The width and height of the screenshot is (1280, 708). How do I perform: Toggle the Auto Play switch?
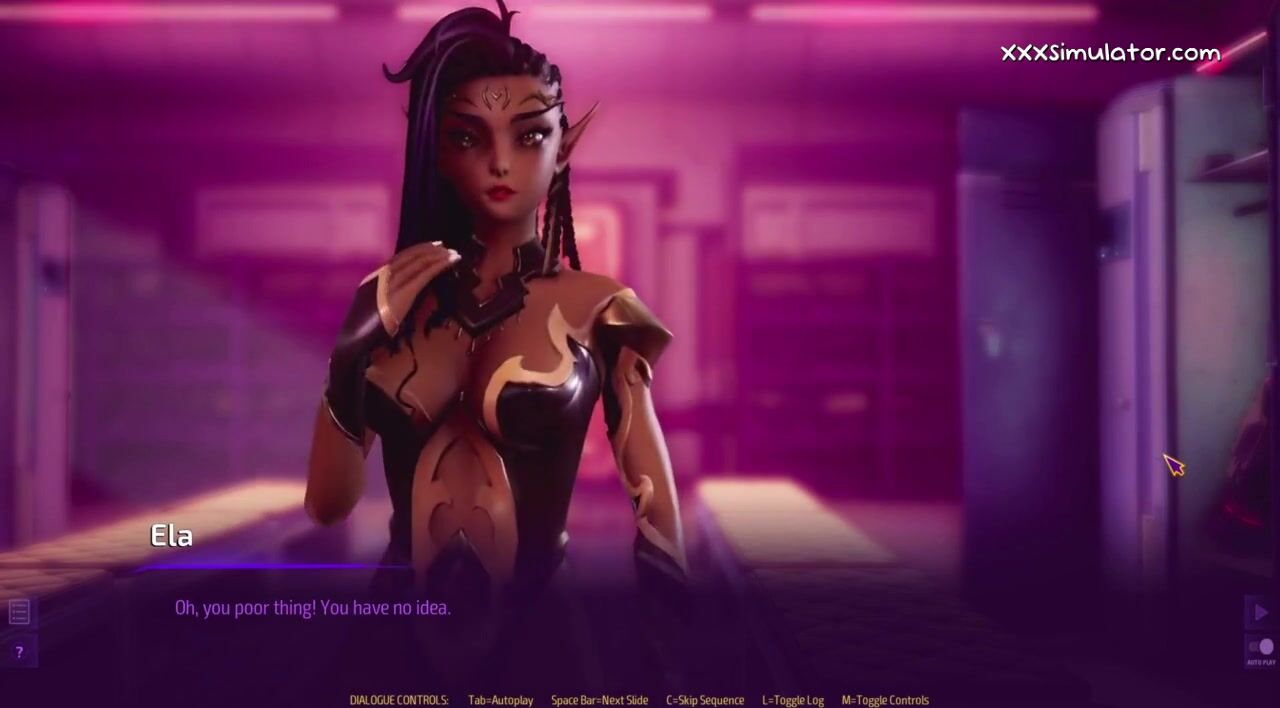(1261, 647)
